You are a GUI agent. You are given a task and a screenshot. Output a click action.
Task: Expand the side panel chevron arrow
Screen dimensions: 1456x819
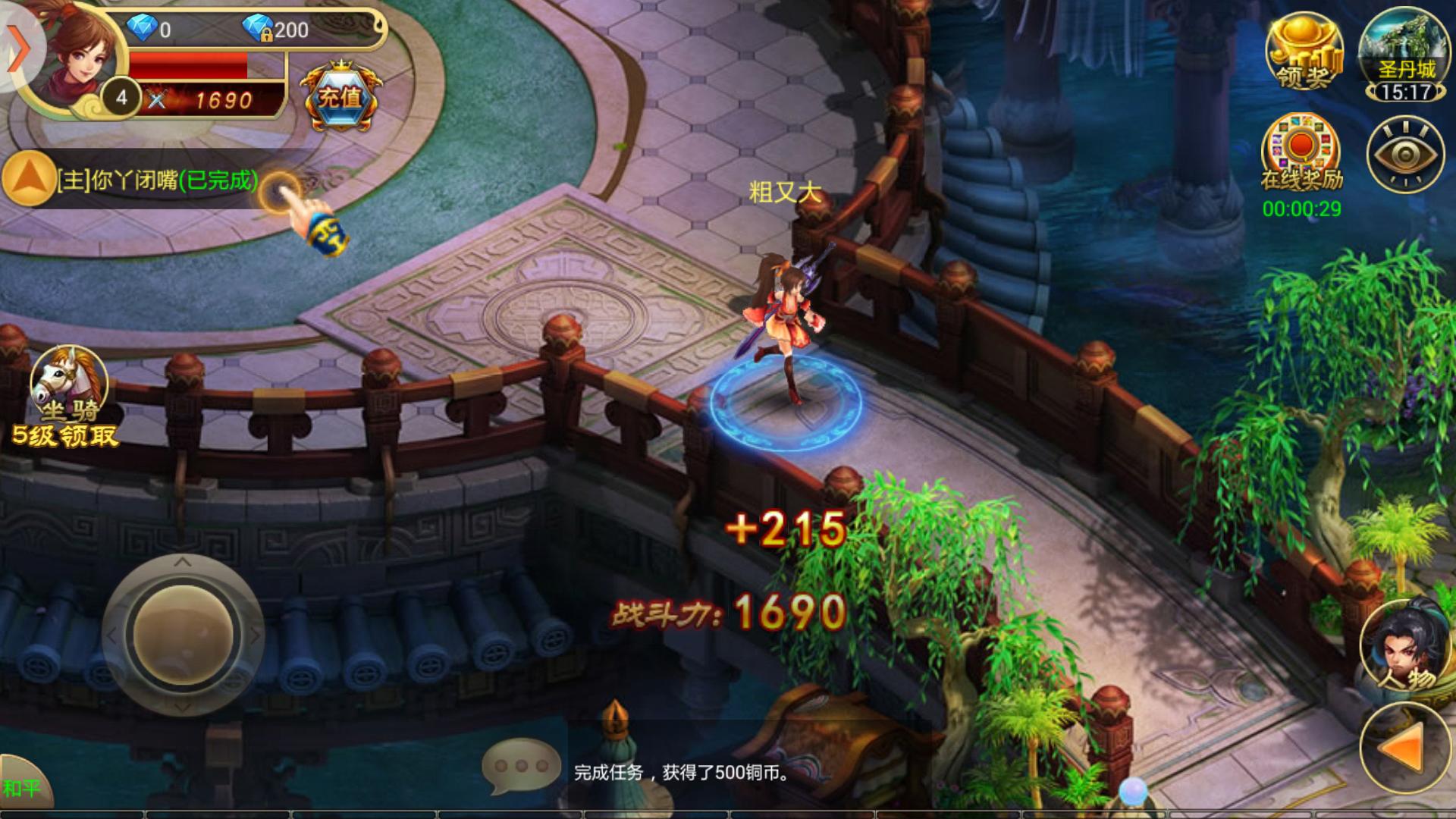pos(18,49)
